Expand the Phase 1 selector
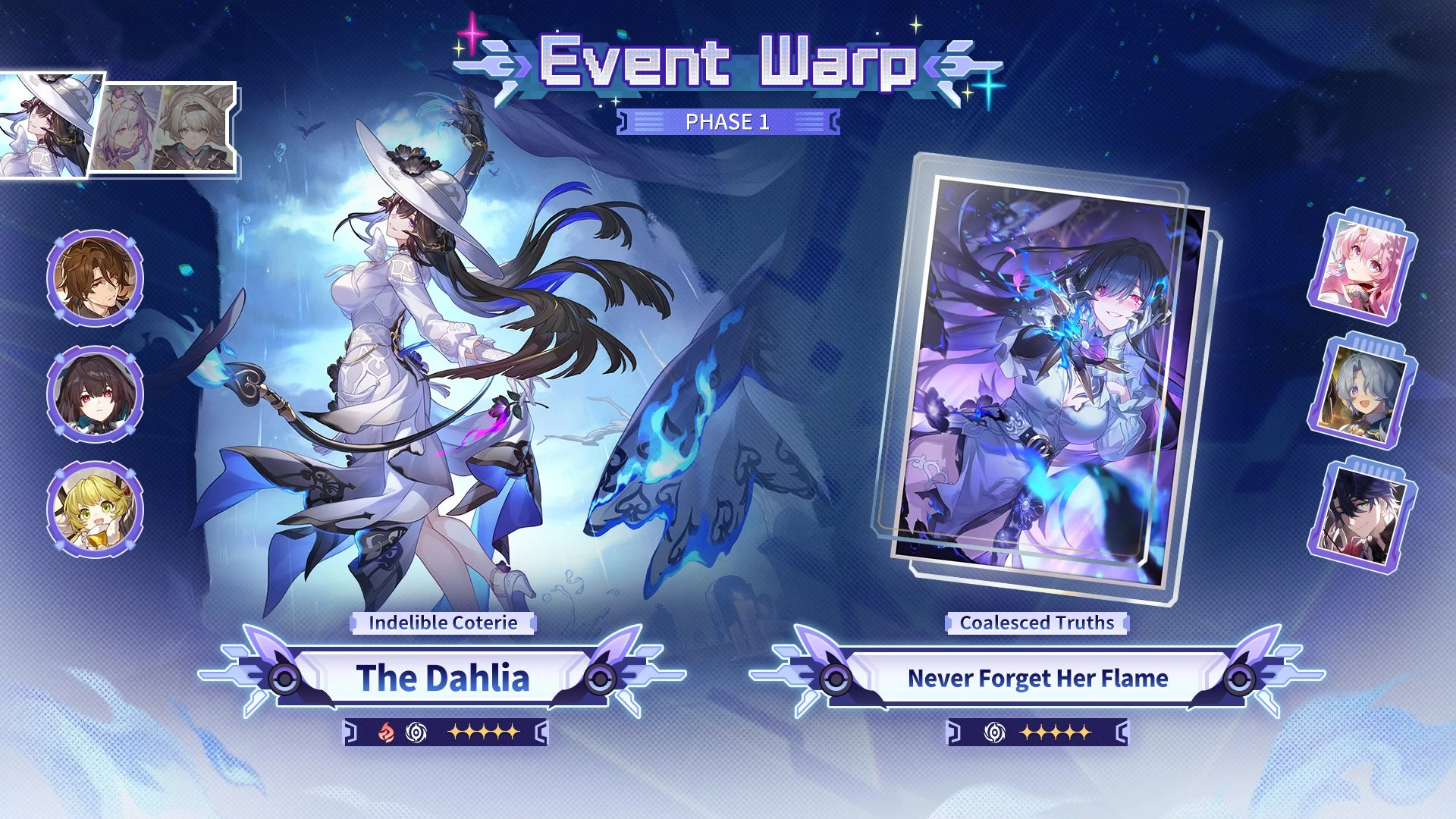 pyautogui.click(x=726, y=121)
